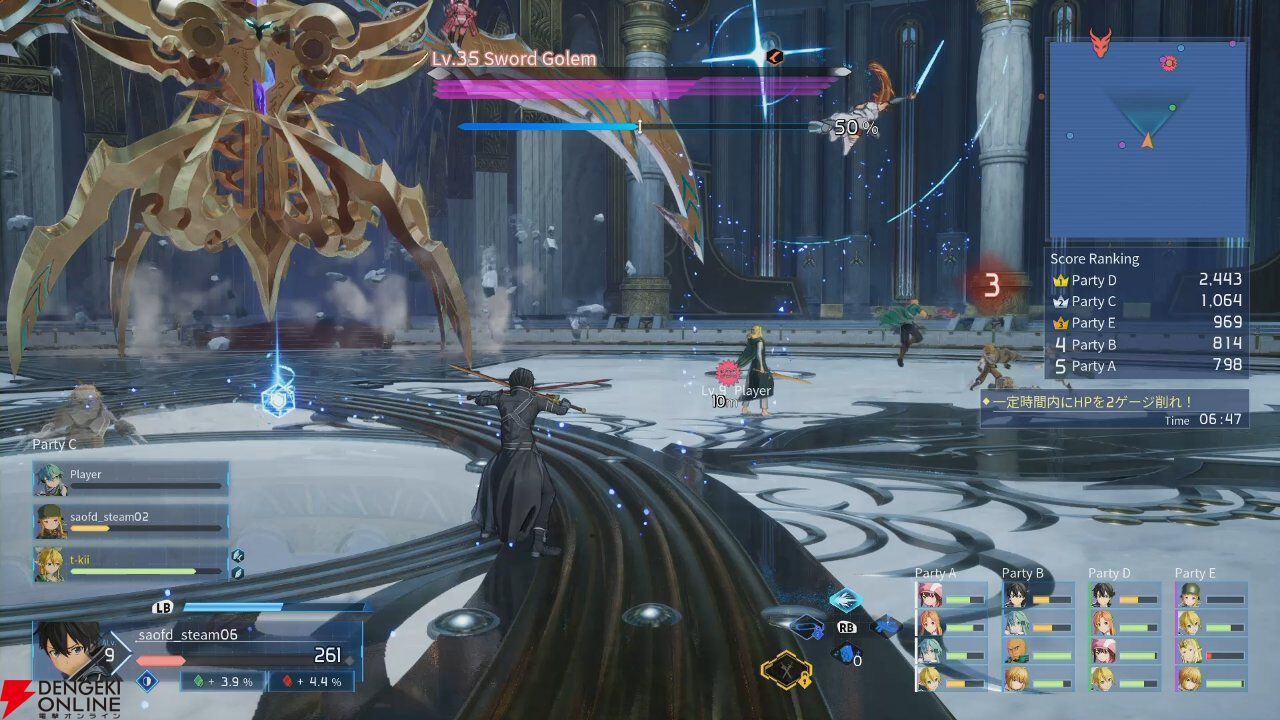Screen dimensions: 1280x720
Task: Click the red +4.4% buff indicator
Action: [312, 681]
